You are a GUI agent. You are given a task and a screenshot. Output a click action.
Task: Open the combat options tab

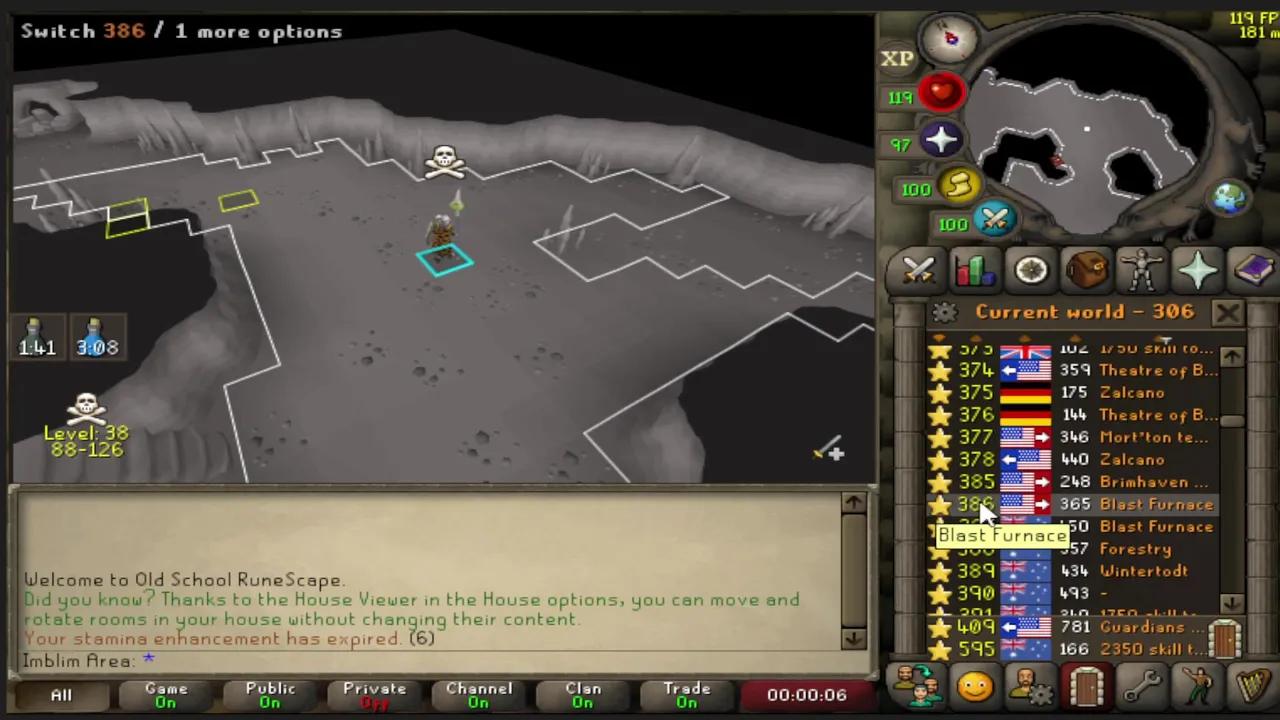point(918,270)
